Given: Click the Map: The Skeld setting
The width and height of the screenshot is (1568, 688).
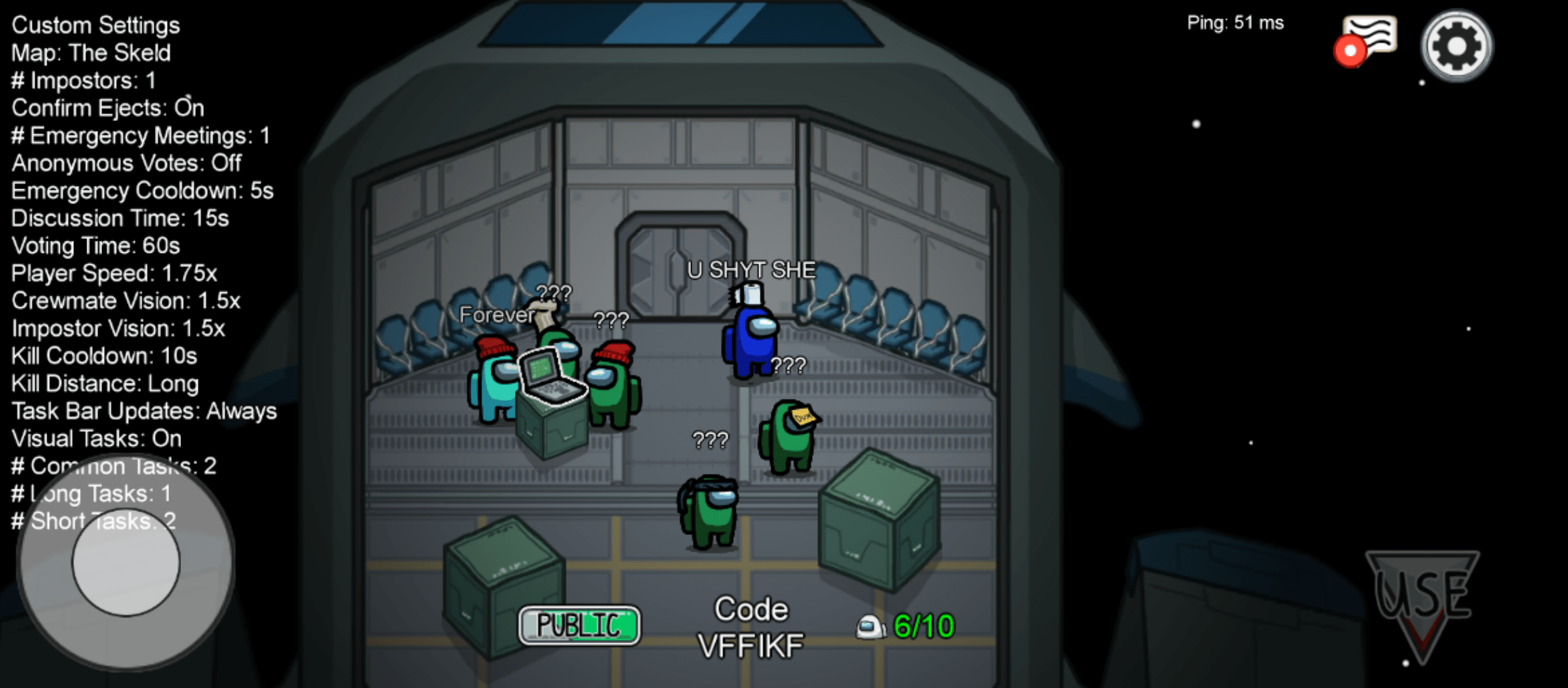Looking at the screenshot, I should click(x=90, y=53).
